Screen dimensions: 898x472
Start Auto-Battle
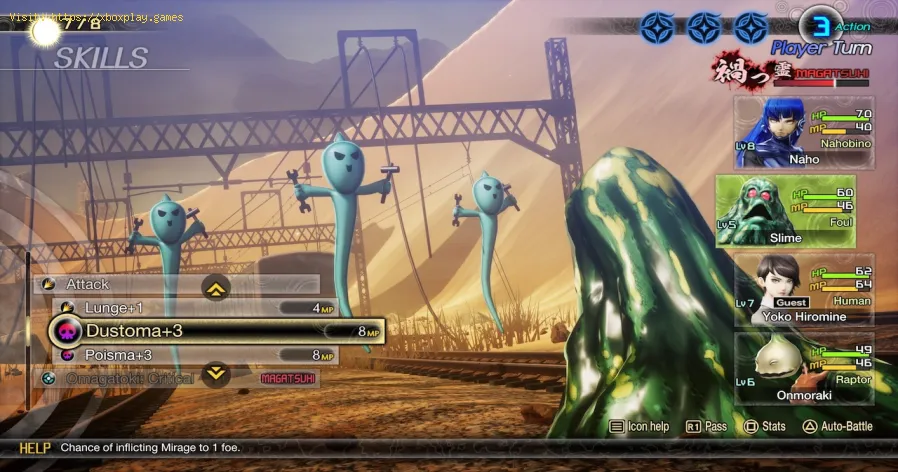[x=838, y=427]
